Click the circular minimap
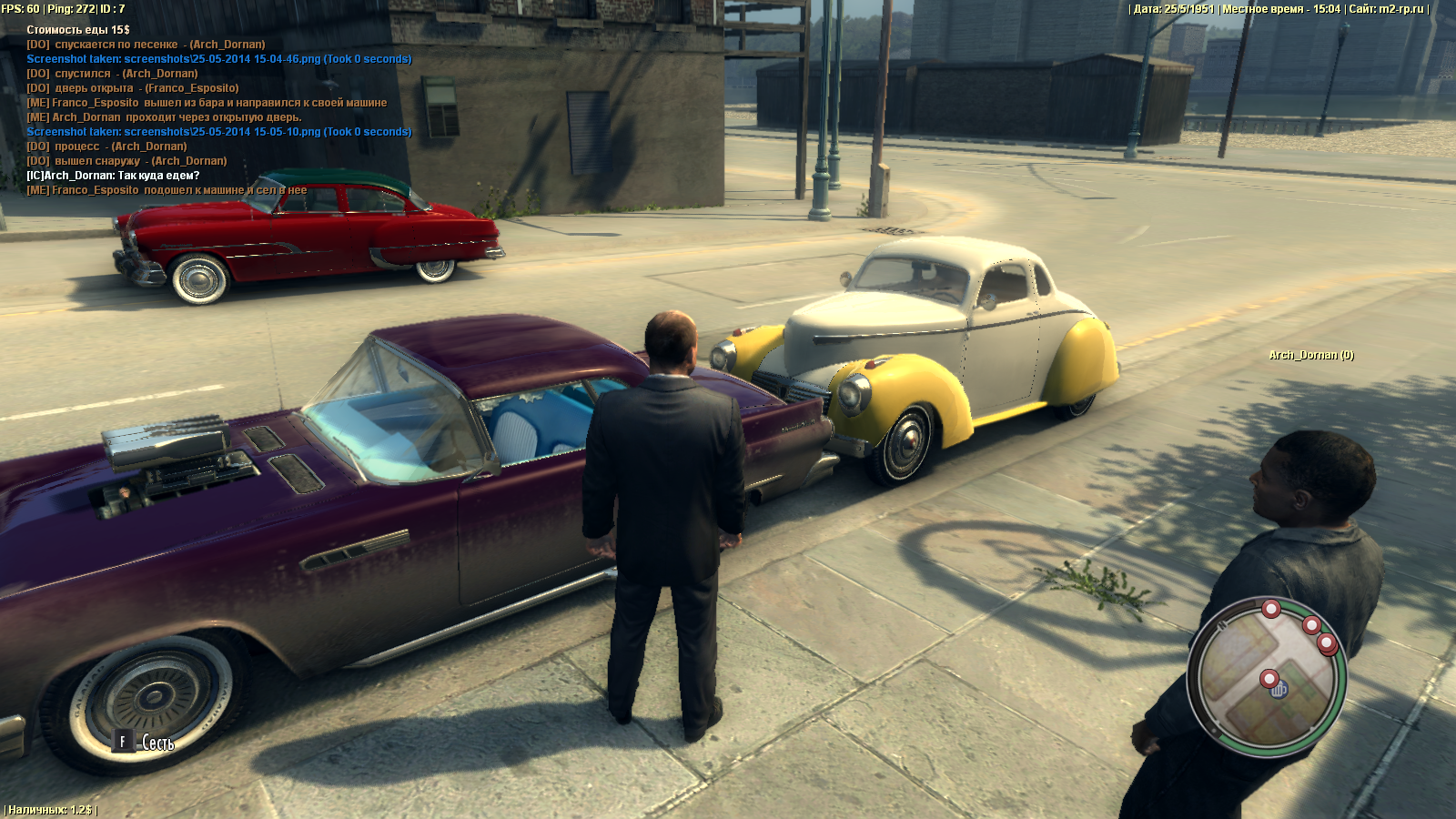Viewport: 1456px width, 819px height. [1266, 675]
